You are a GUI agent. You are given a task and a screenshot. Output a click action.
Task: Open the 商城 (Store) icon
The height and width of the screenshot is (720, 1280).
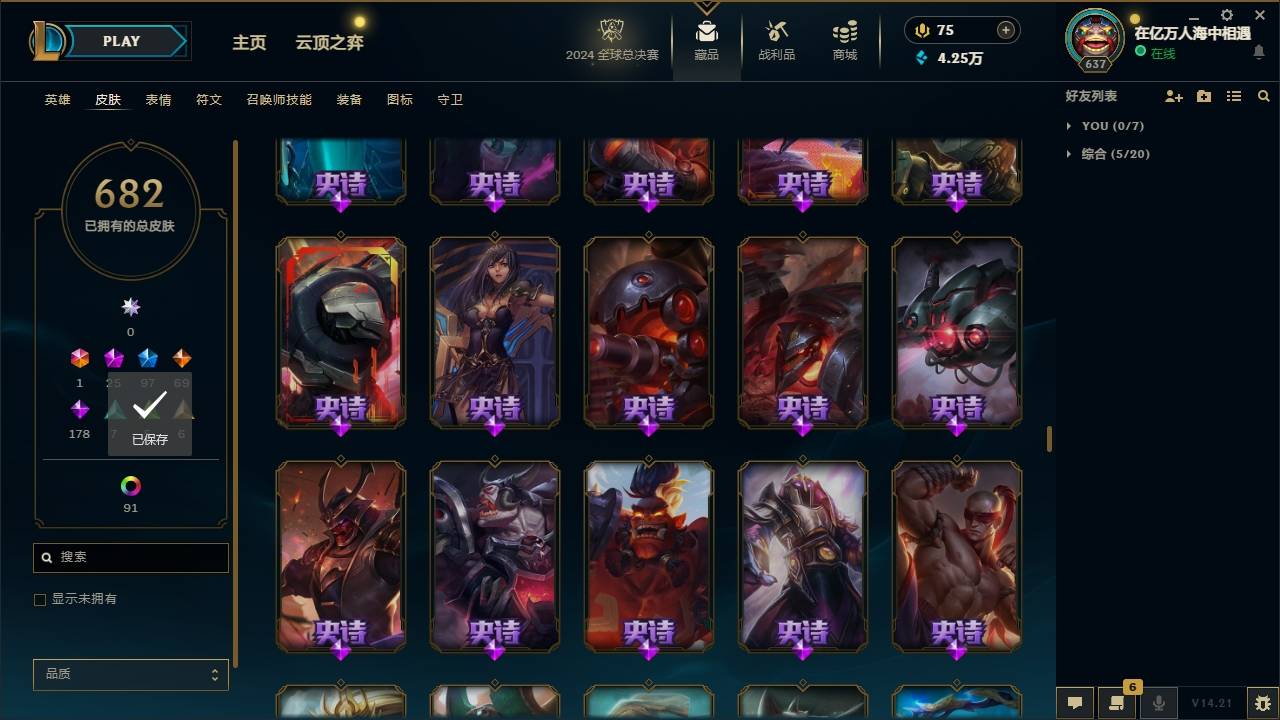pyautogui.click(x=843, y=40)
